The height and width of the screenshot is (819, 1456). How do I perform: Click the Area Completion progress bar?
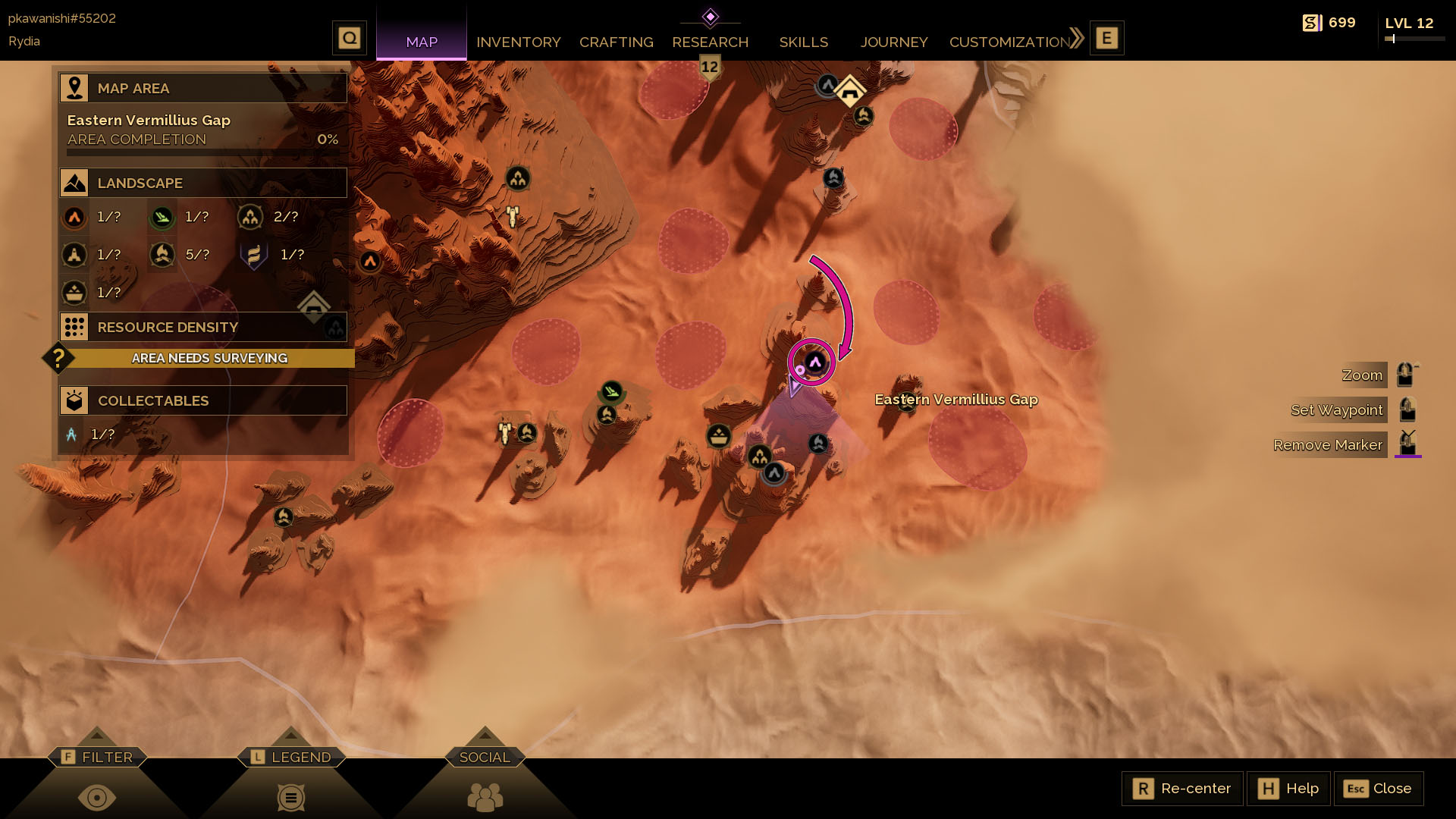pos(202,151)
